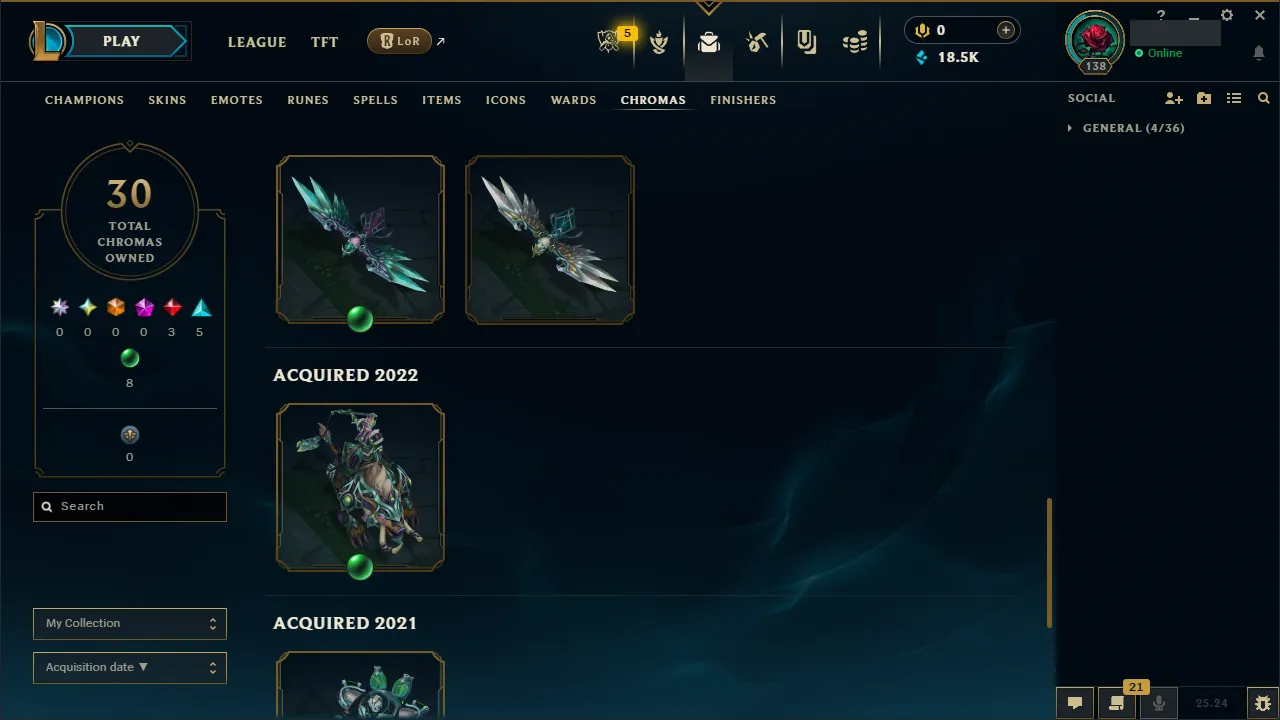1280x720 pixels.
Task: Open the friends list search icon
Action: tap(1263, 98)
